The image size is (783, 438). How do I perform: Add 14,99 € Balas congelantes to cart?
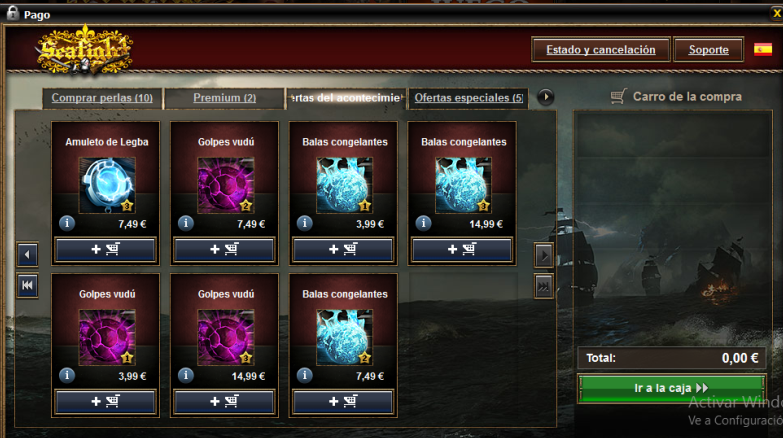click(462, 249)
